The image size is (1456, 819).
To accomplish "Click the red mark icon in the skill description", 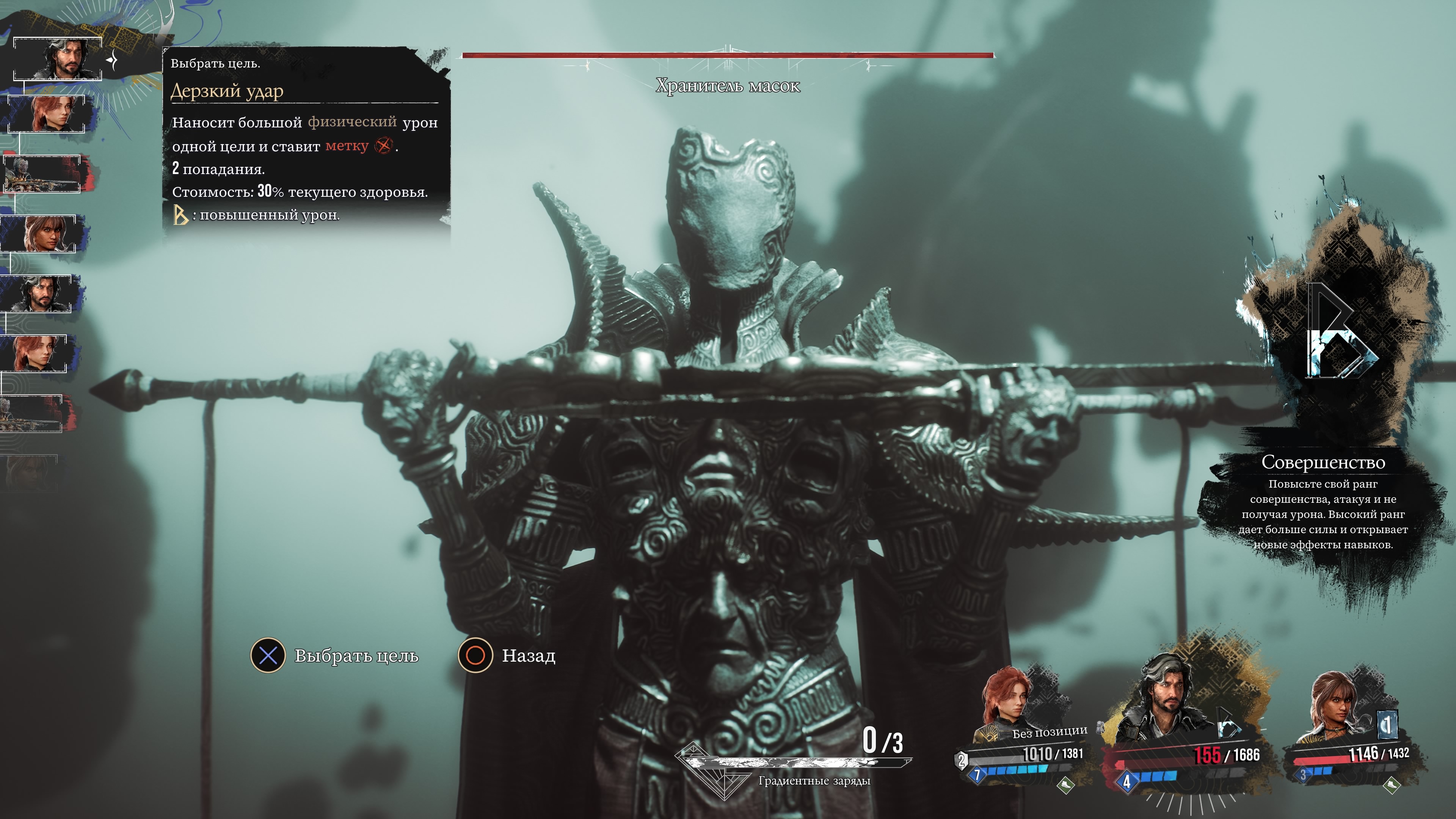I will (383, 146).
